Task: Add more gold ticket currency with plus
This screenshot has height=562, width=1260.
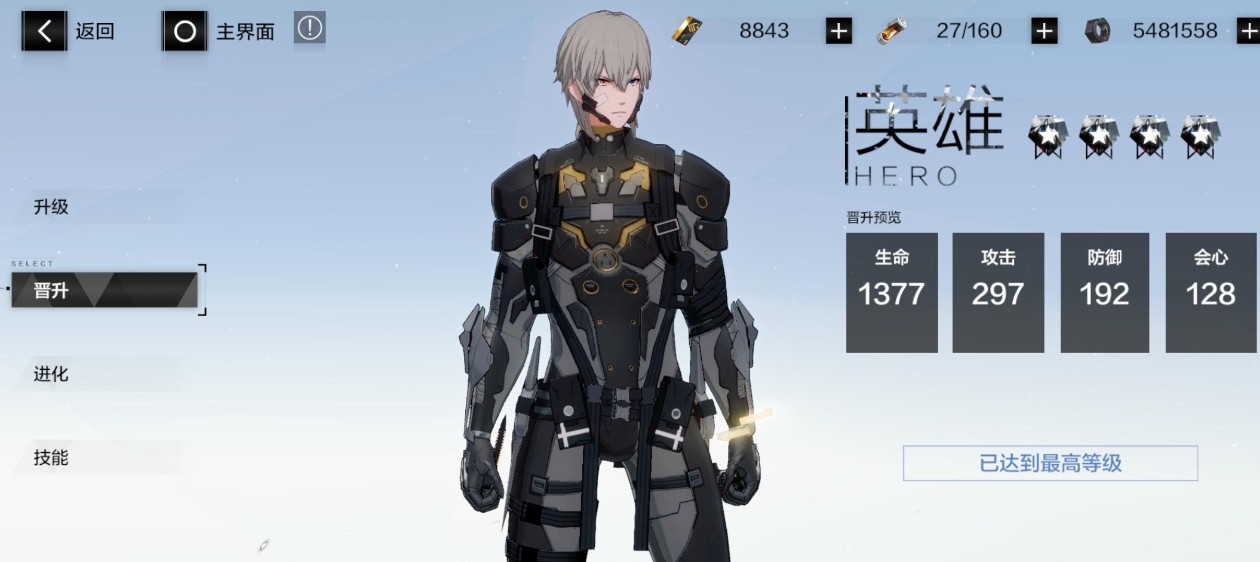Action: pos(838,31)
